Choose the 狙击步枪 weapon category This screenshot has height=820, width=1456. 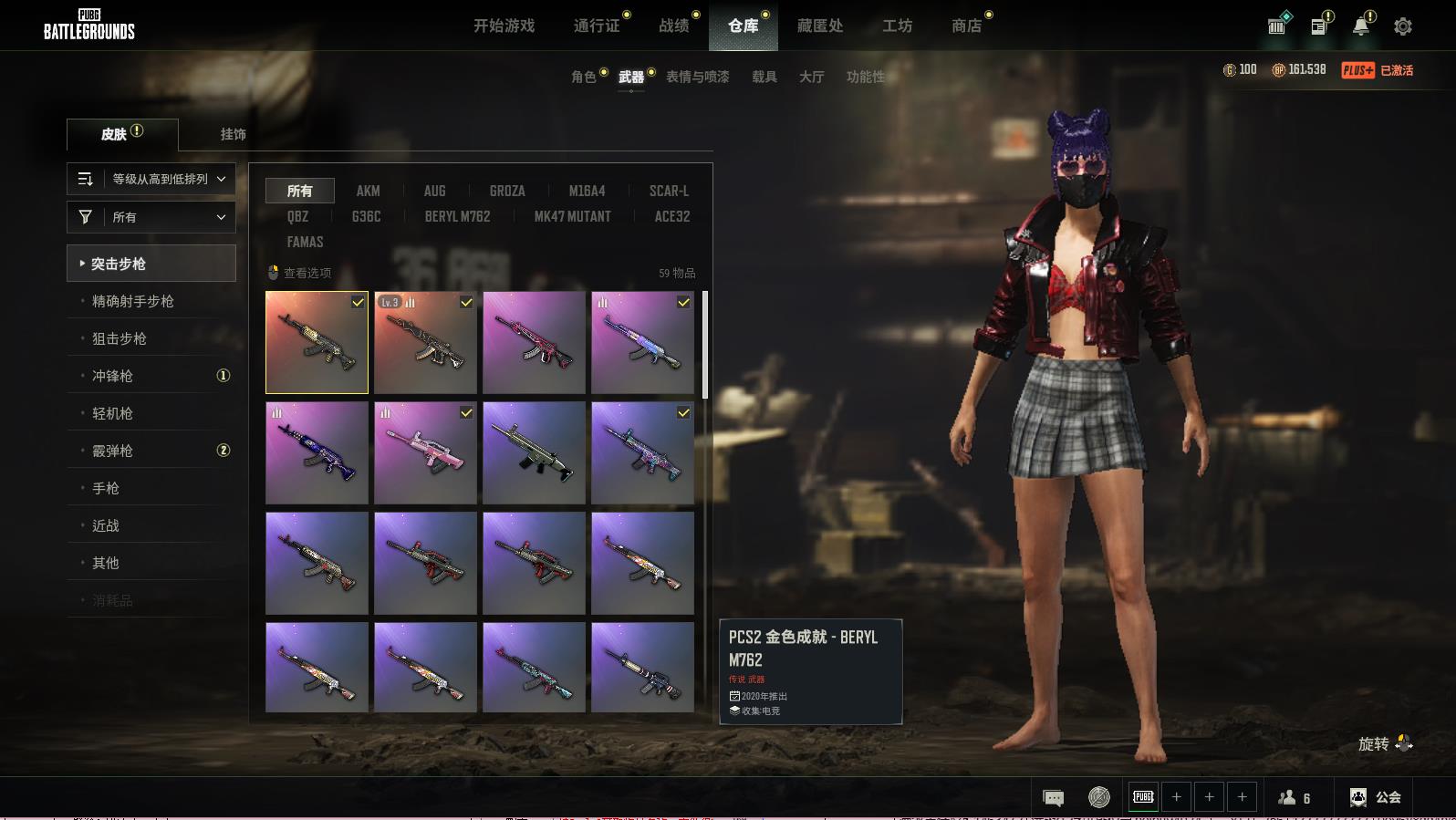click(120, 338)
